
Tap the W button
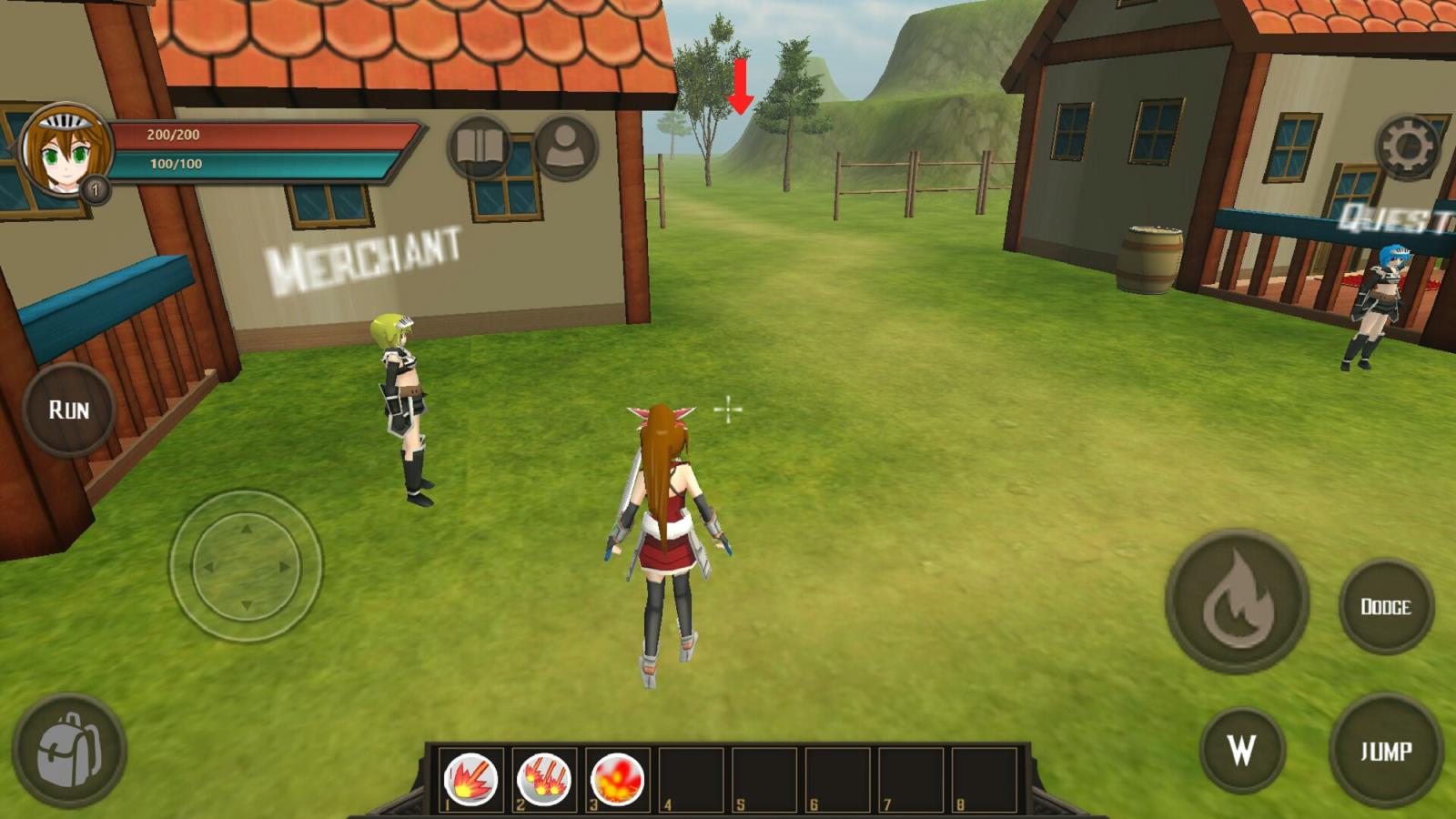coord(1242,750)
